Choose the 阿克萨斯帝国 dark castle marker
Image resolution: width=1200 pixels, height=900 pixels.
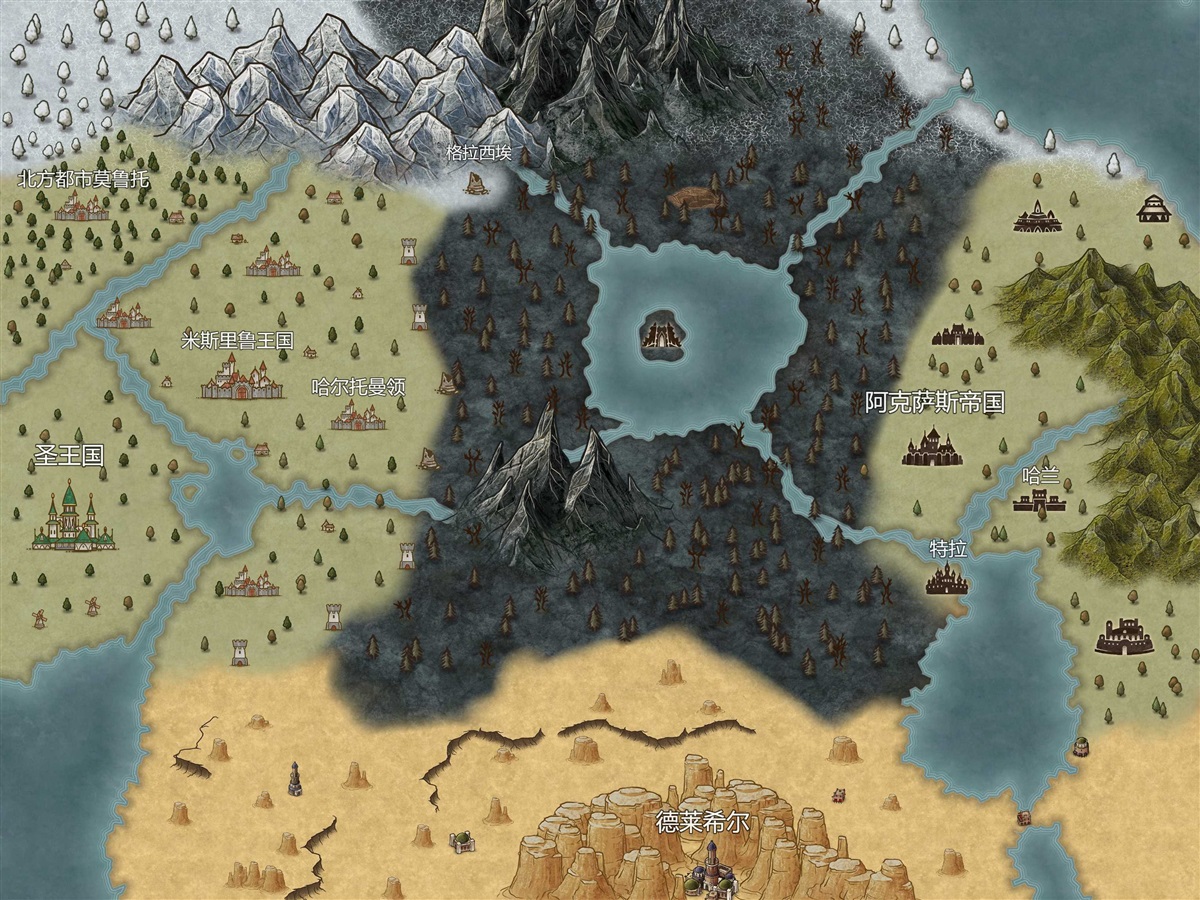[932, 447]
